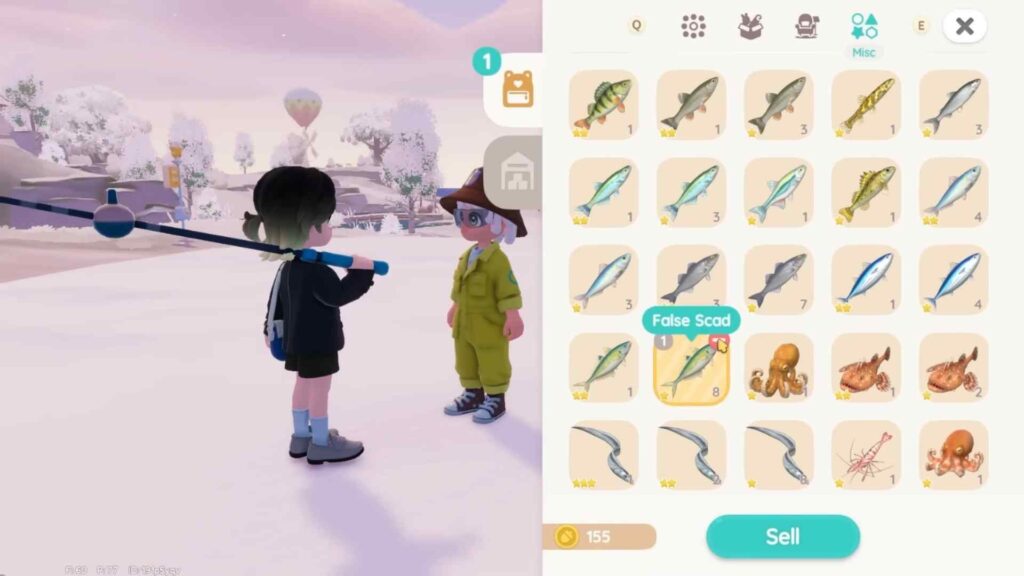
Task: Select the gray fish stack of seven
Action: tap(778, 280)
